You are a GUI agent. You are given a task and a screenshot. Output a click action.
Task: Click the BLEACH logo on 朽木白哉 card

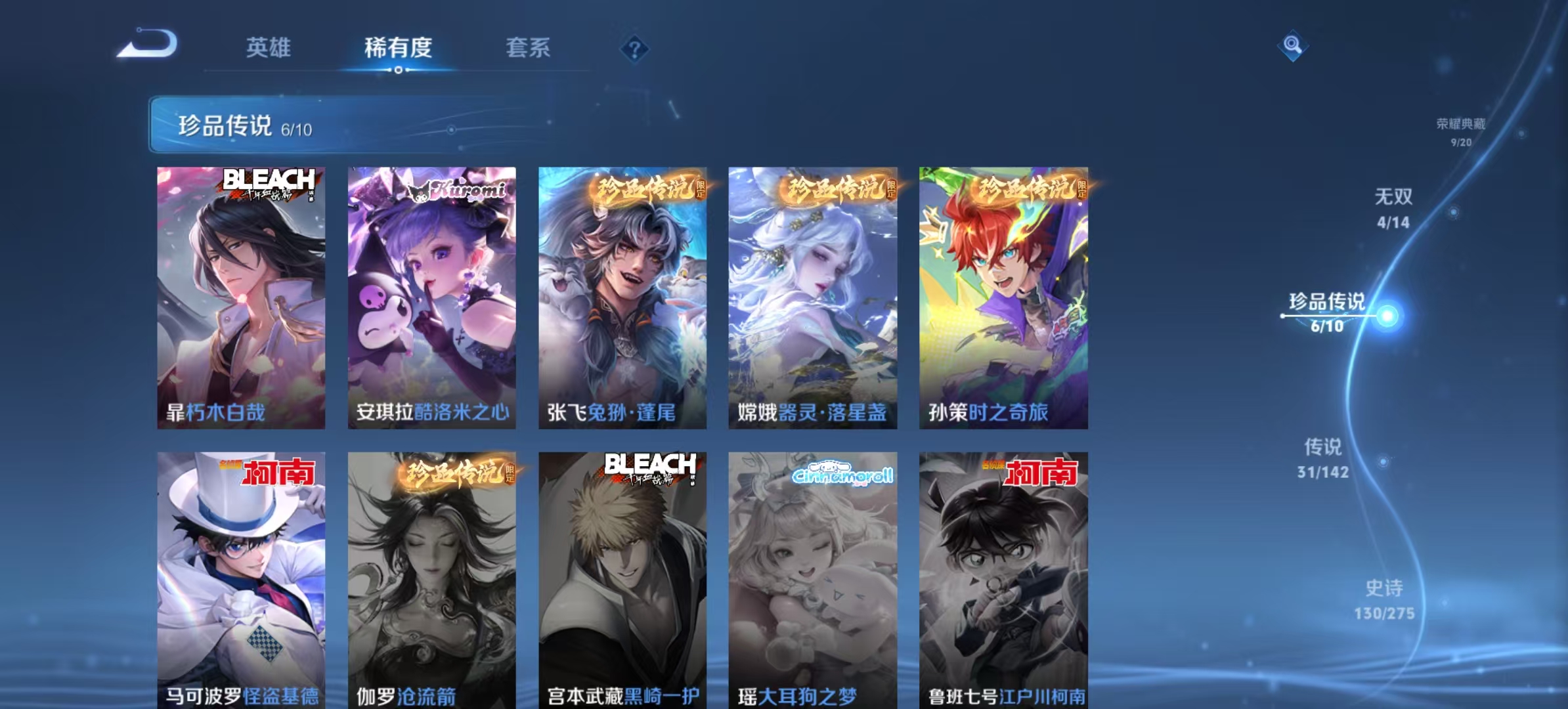(x=269, y=187)
